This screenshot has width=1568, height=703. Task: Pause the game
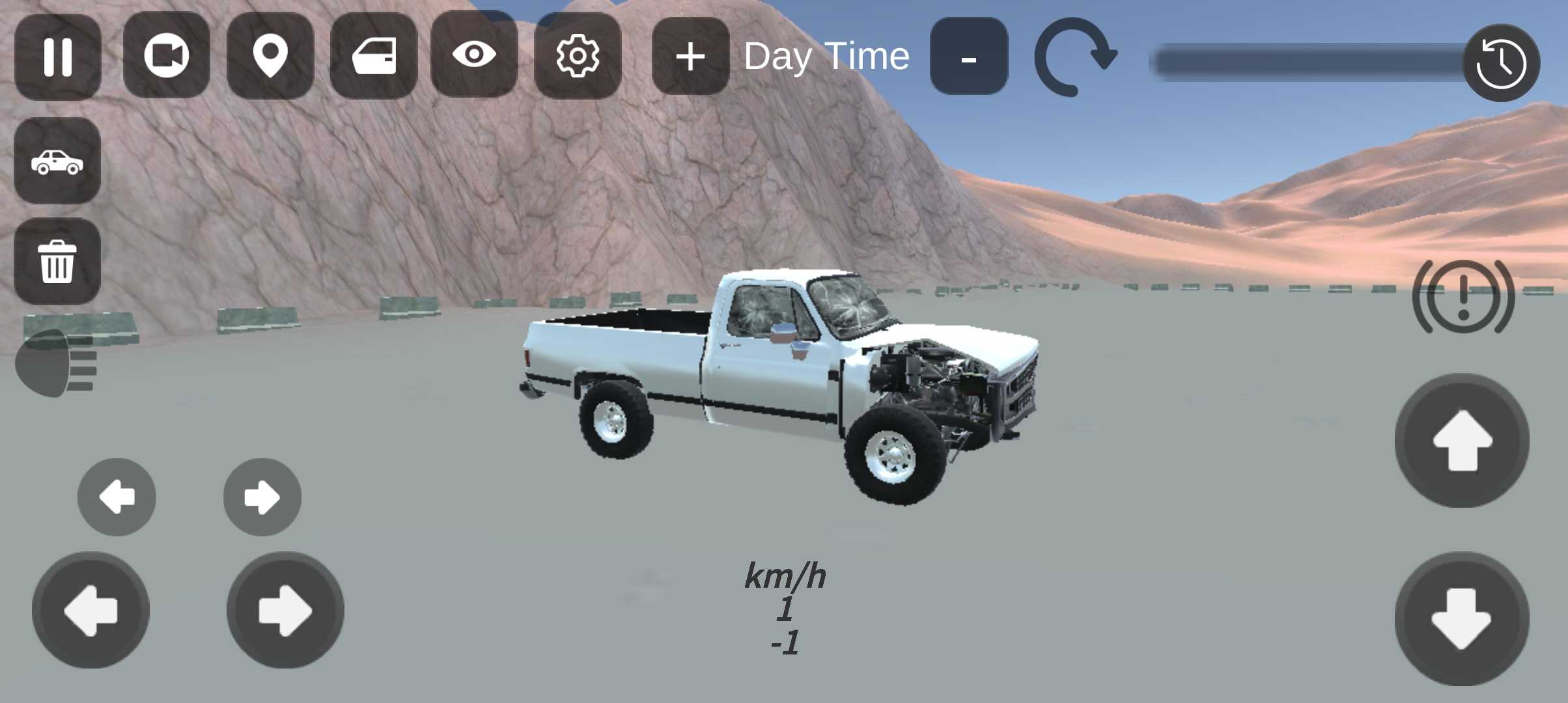(57, 57)
